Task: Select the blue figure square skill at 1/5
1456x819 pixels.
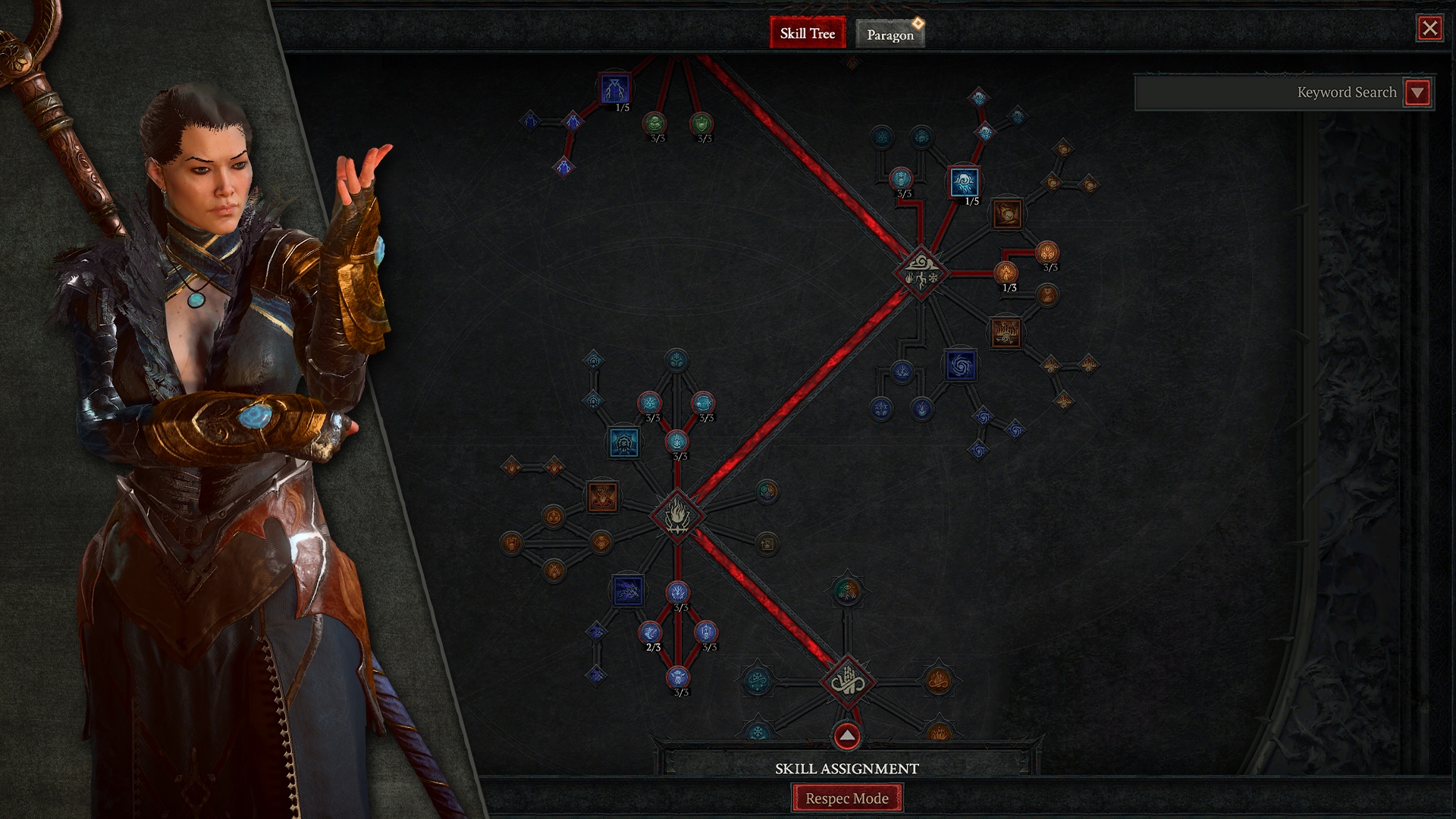Action: [x=614, y=89]
